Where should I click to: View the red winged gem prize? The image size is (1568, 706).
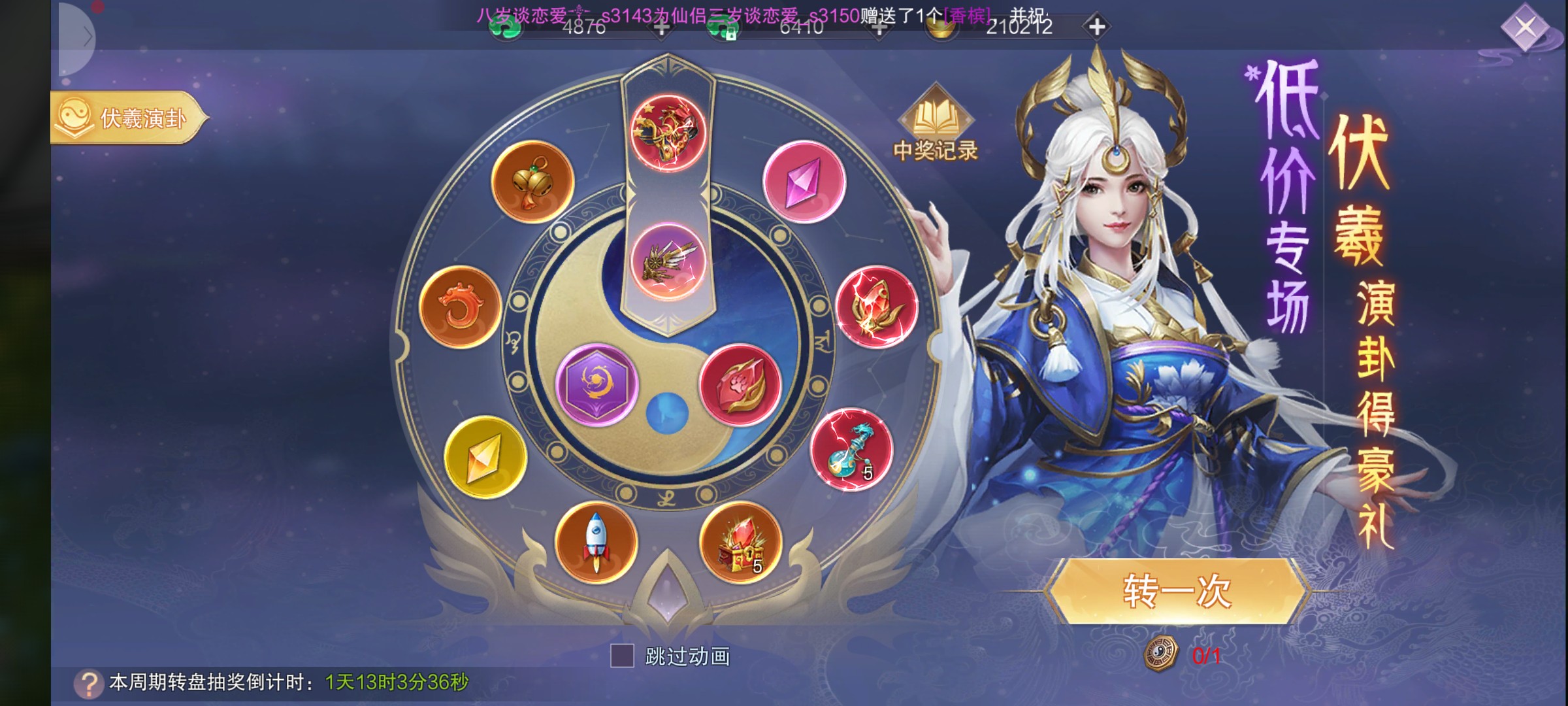pyautogui.click(x=876, y=307)
